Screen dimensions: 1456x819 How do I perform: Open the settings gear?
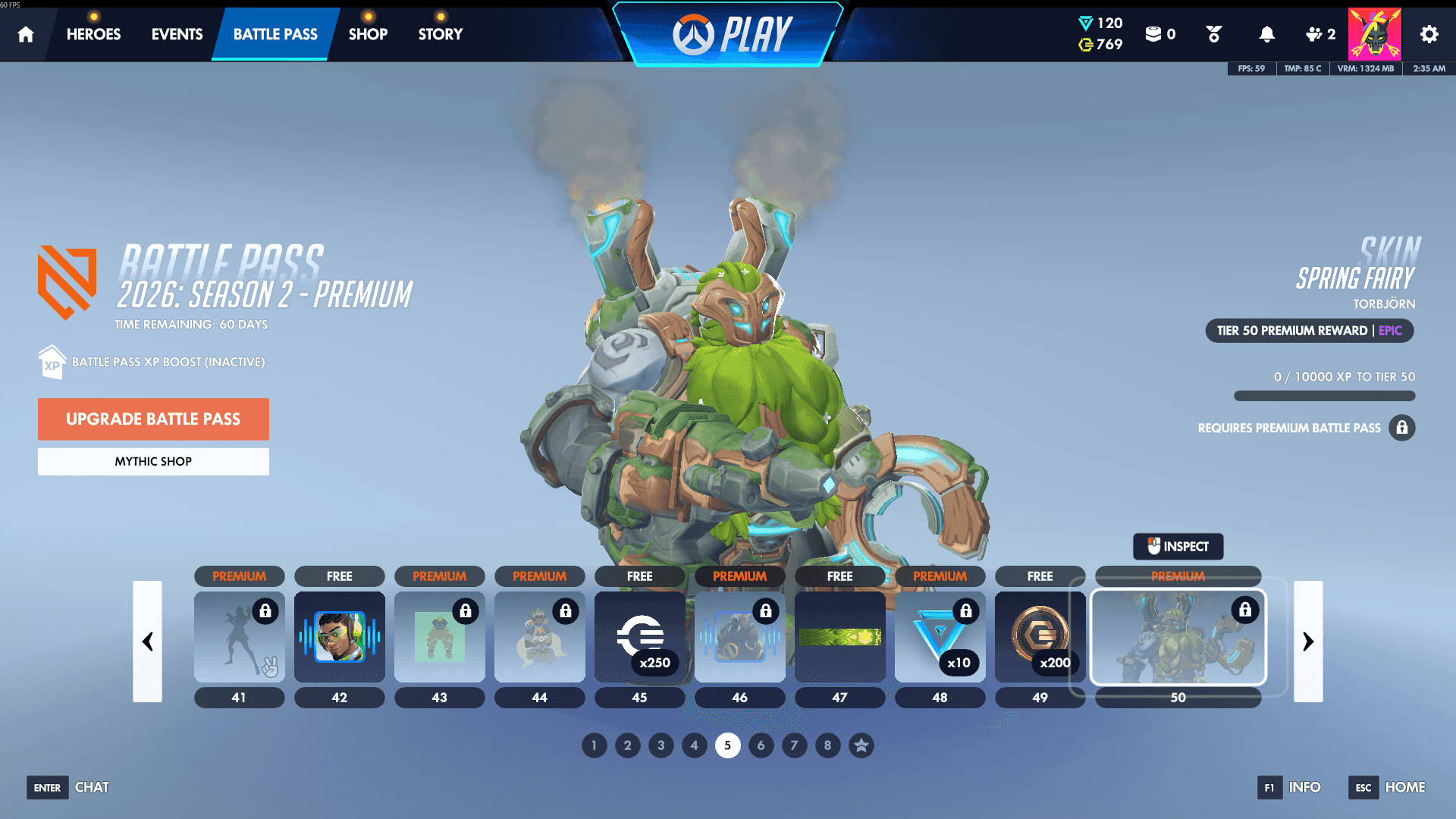[1428, 34]
